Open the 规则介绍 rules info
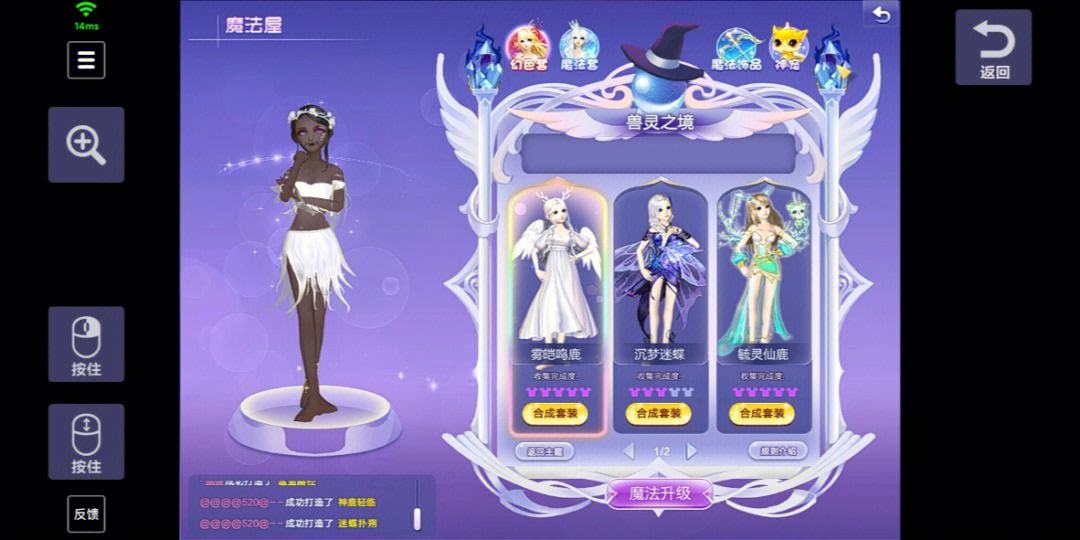Viewport: 1080px width, 540px height. [777, 451]
